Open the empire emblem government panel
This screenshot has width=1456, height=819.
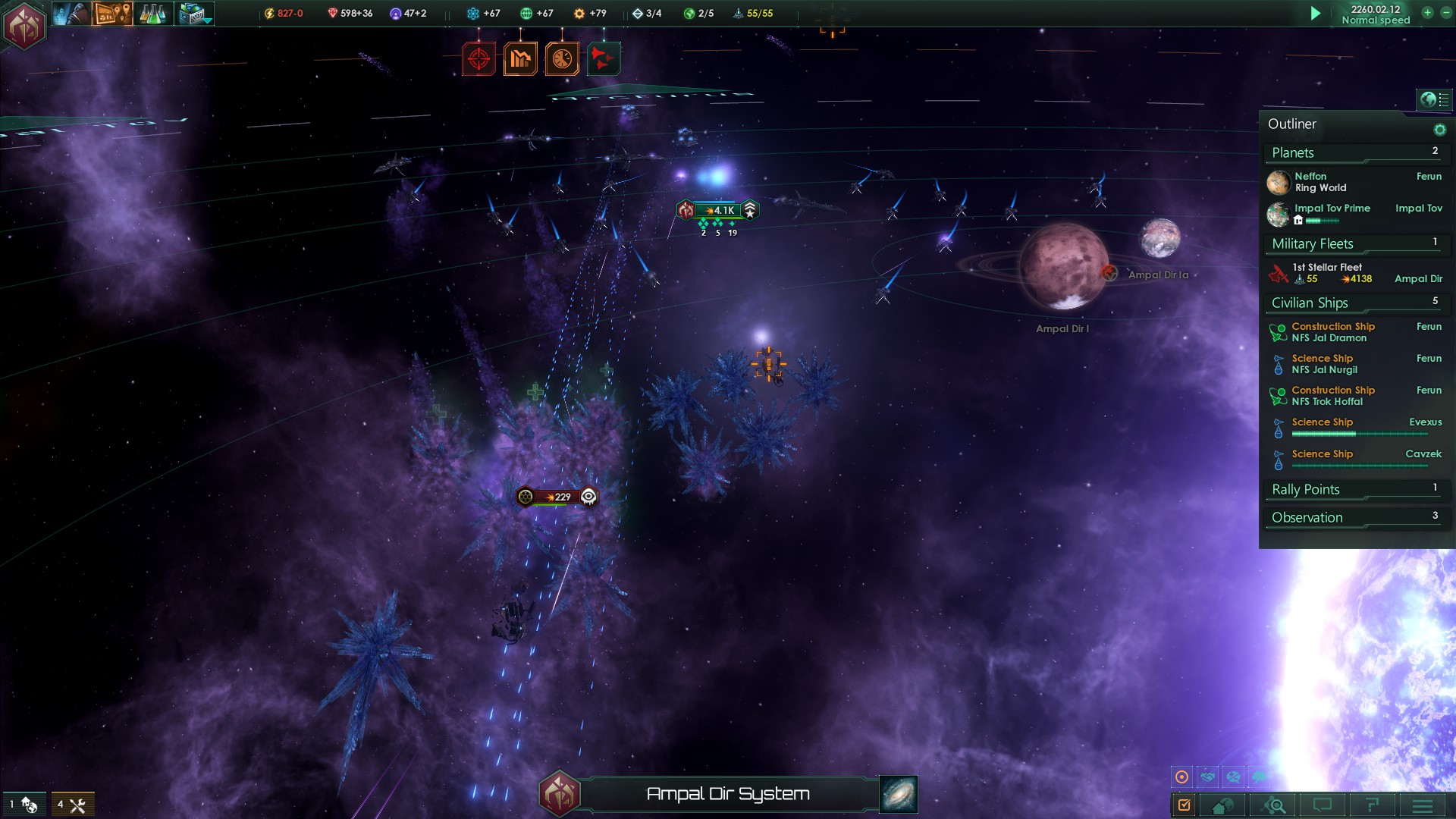coord(24,25)
